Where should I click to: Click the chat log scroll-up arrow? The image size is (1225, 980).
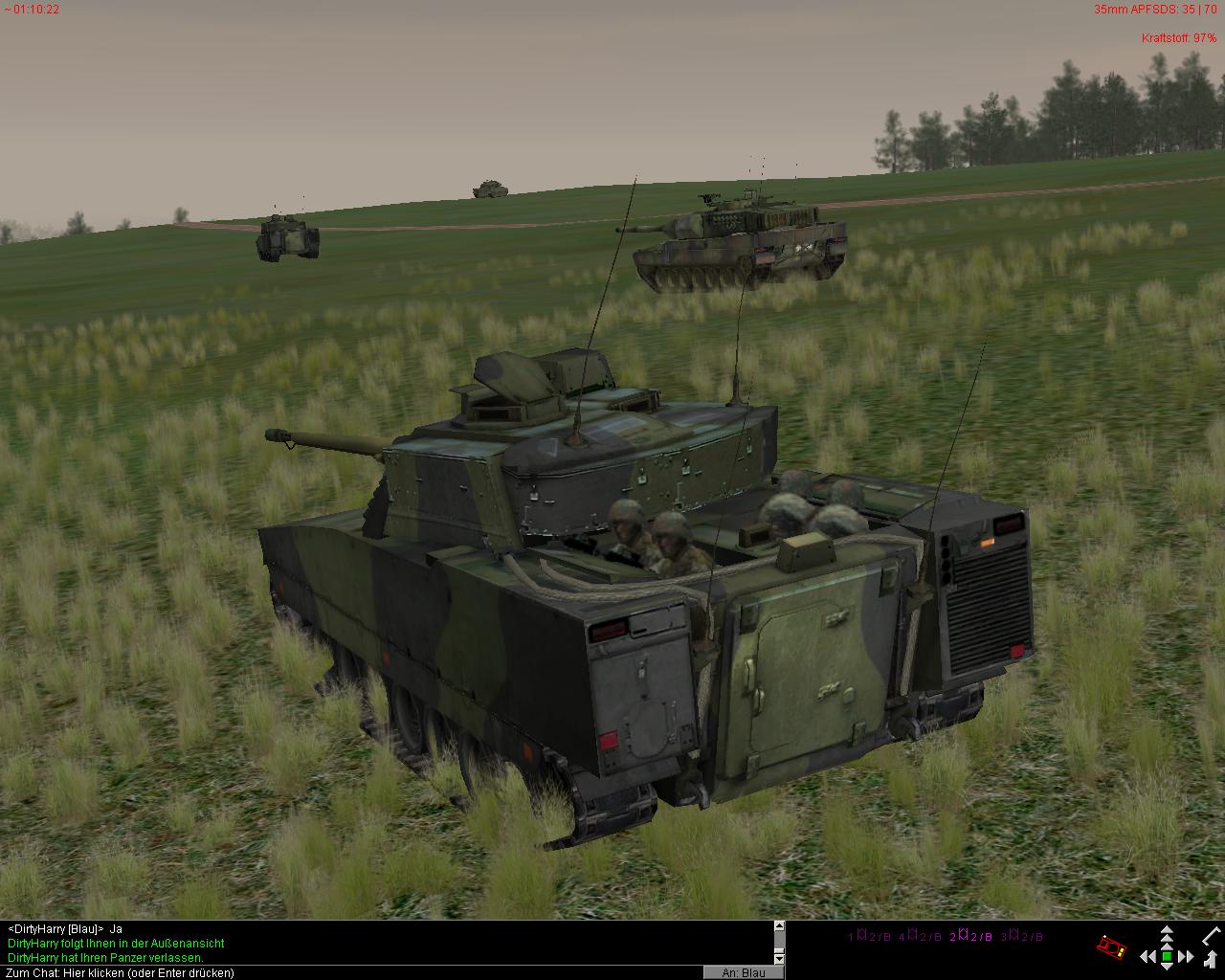(x=779, y=926)
